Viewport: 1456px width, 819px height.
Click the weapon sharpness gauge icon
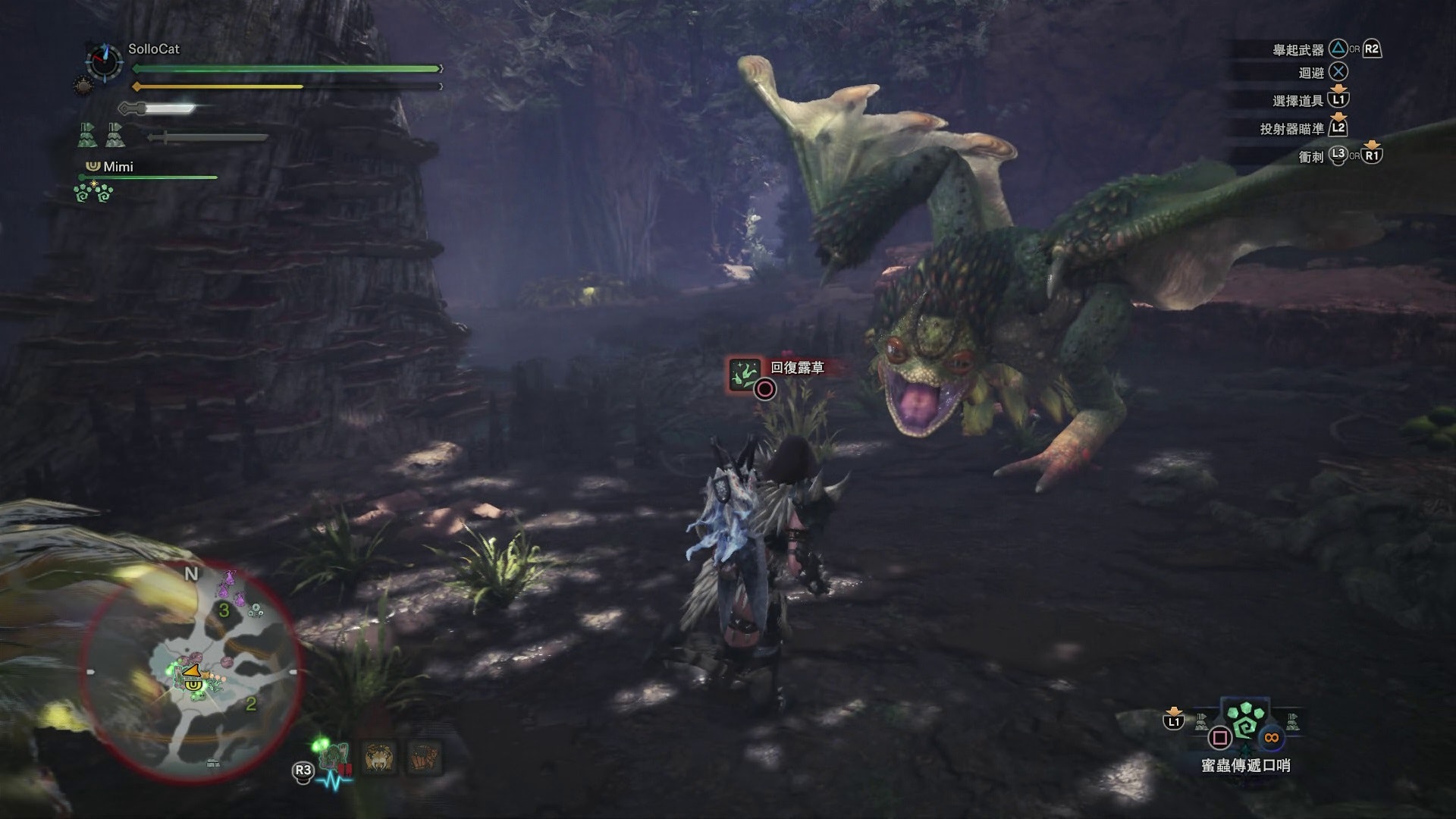click(x=158, y=108)
